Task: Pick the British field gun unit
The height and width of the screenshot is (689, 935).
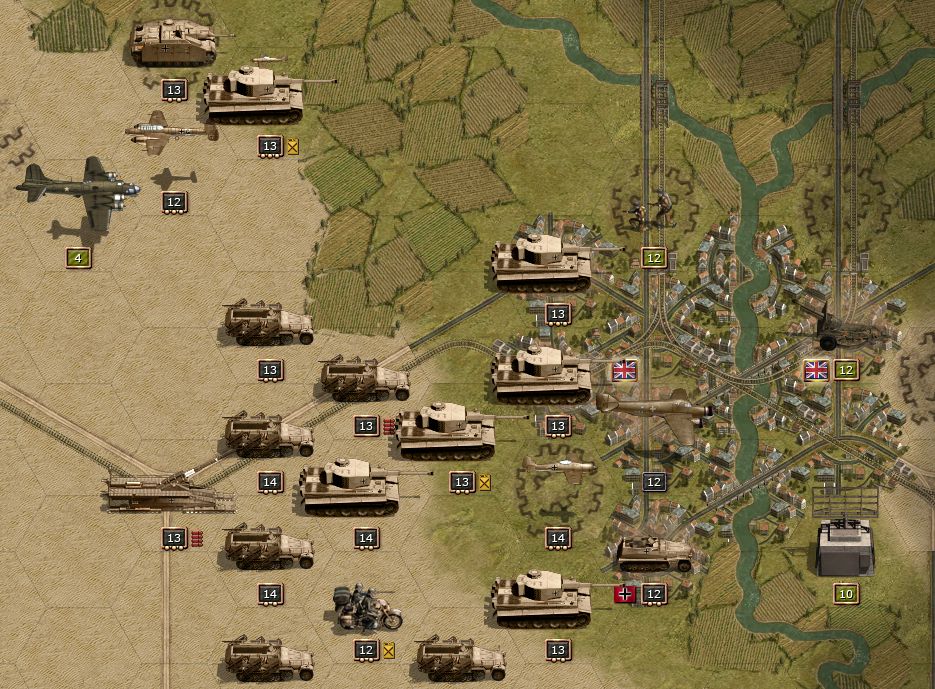Action: (848, 331)
